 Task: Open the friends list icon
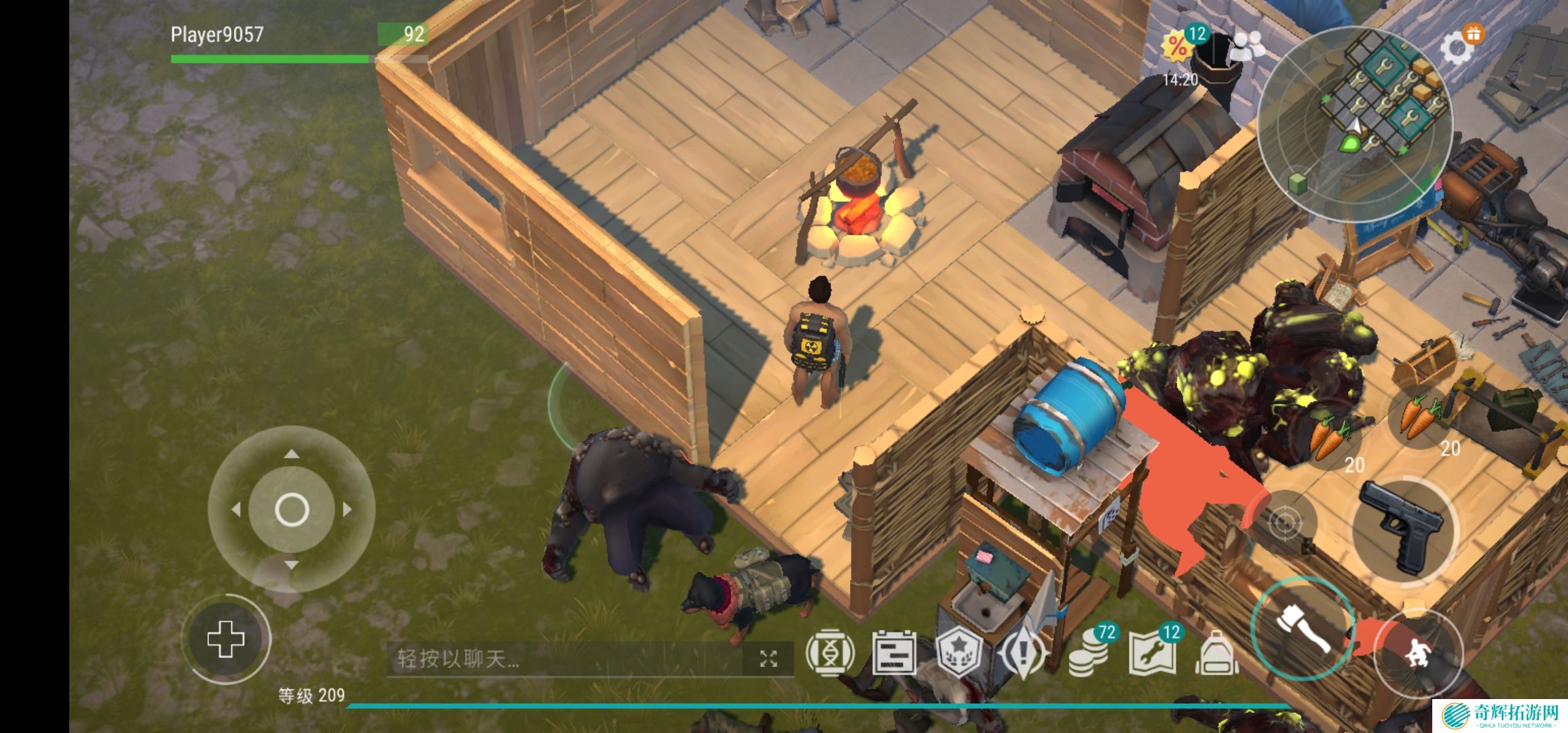coord(1248,46)
